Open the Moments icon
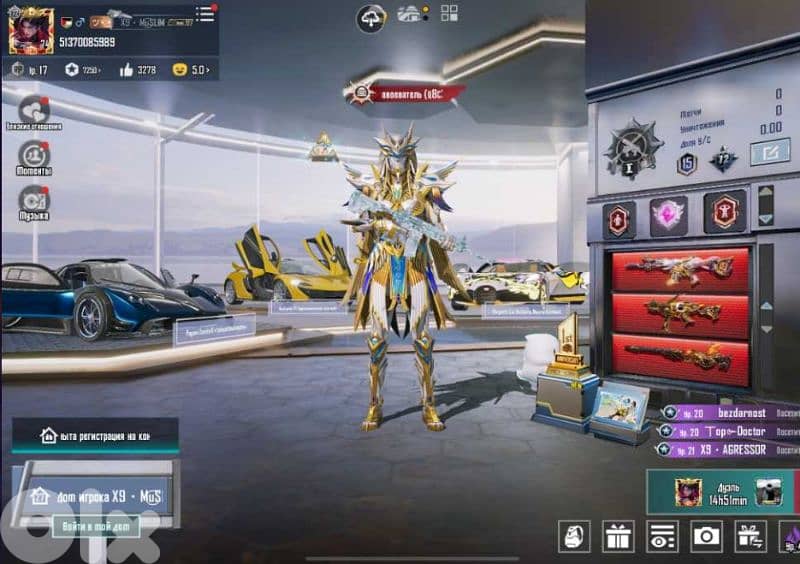The height and width of the screenshot is (564, 800). (34, 155)
